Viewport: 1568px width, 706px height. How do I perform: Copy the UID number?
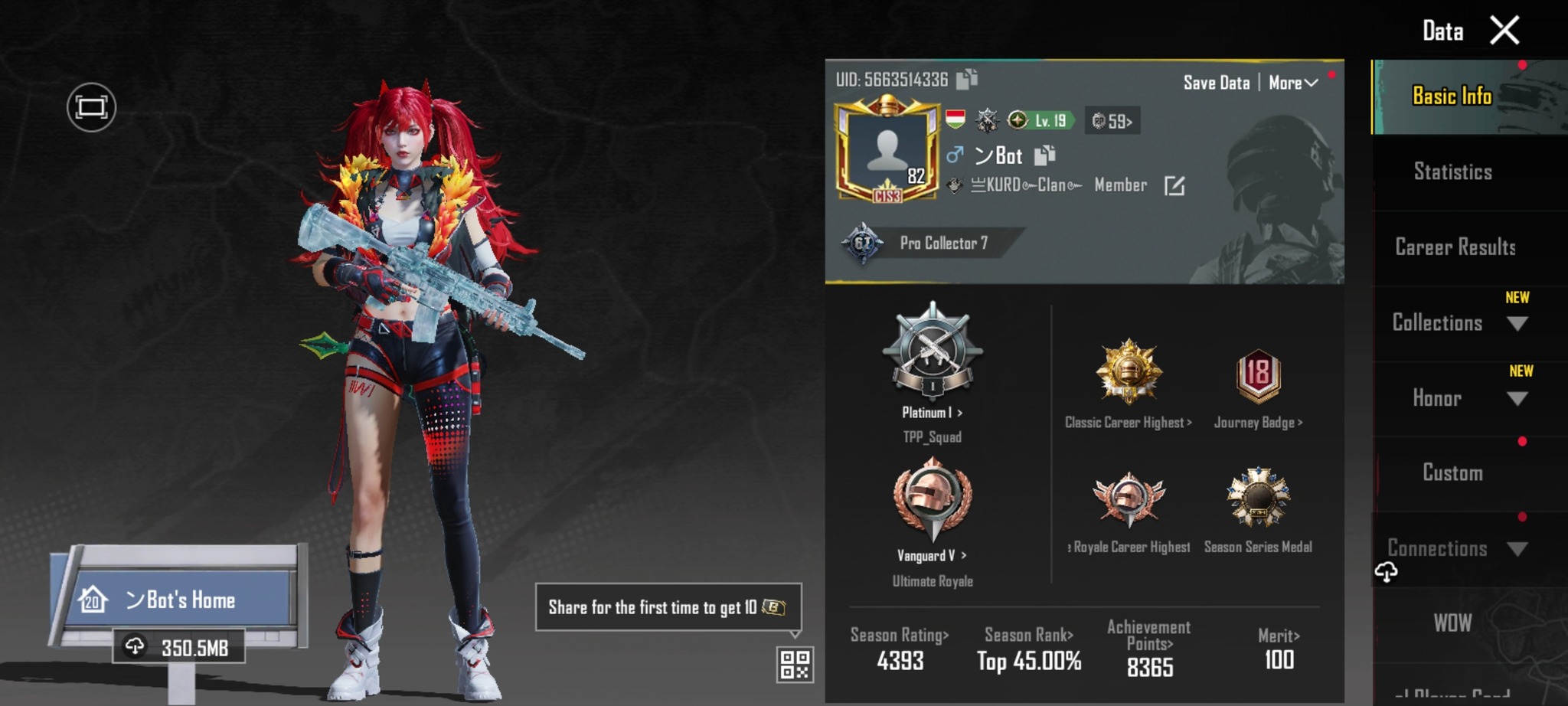pos(967,79)
